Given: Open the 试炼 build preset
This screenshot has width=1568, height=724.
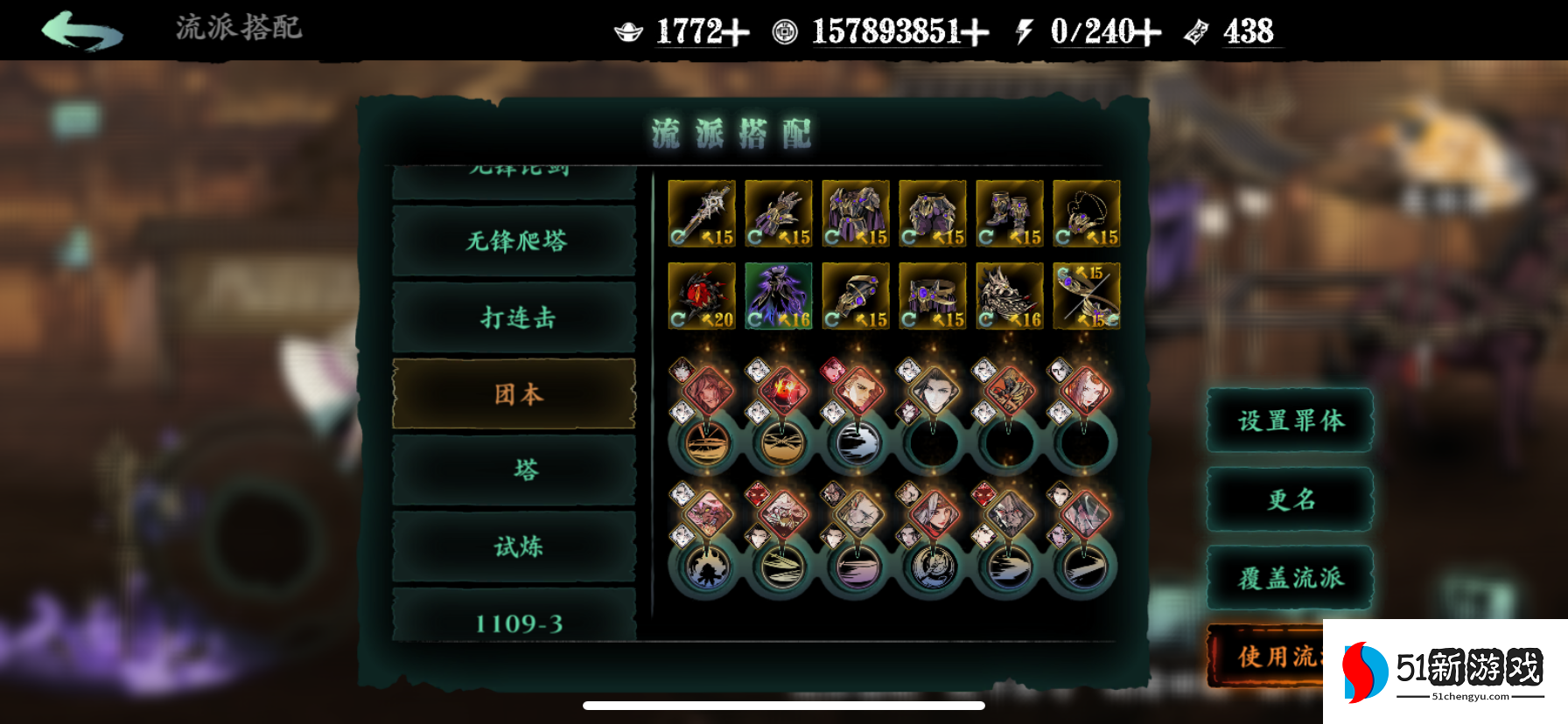Looking at the screenshot, I should click(514, 546).
